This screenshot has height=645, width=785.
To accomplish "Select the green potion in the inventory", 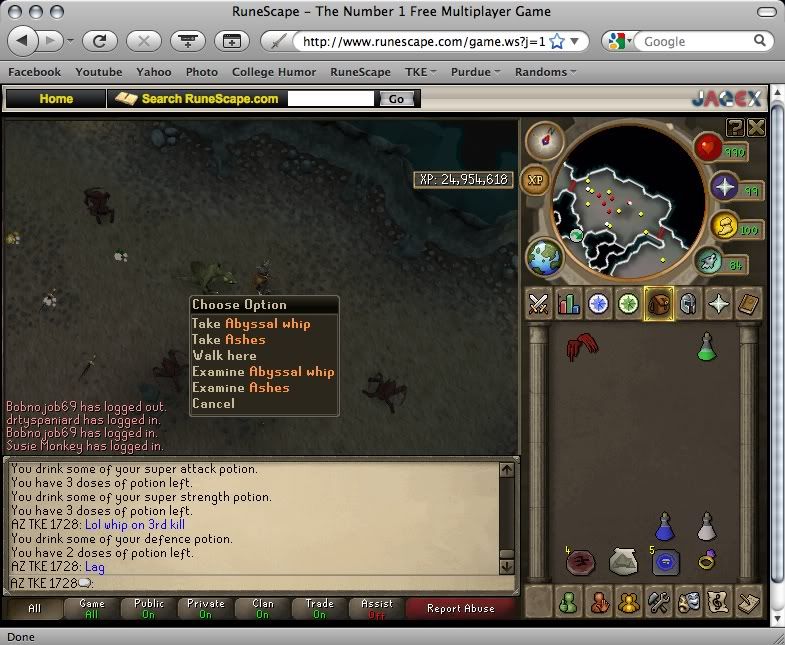I will point(707,347).
